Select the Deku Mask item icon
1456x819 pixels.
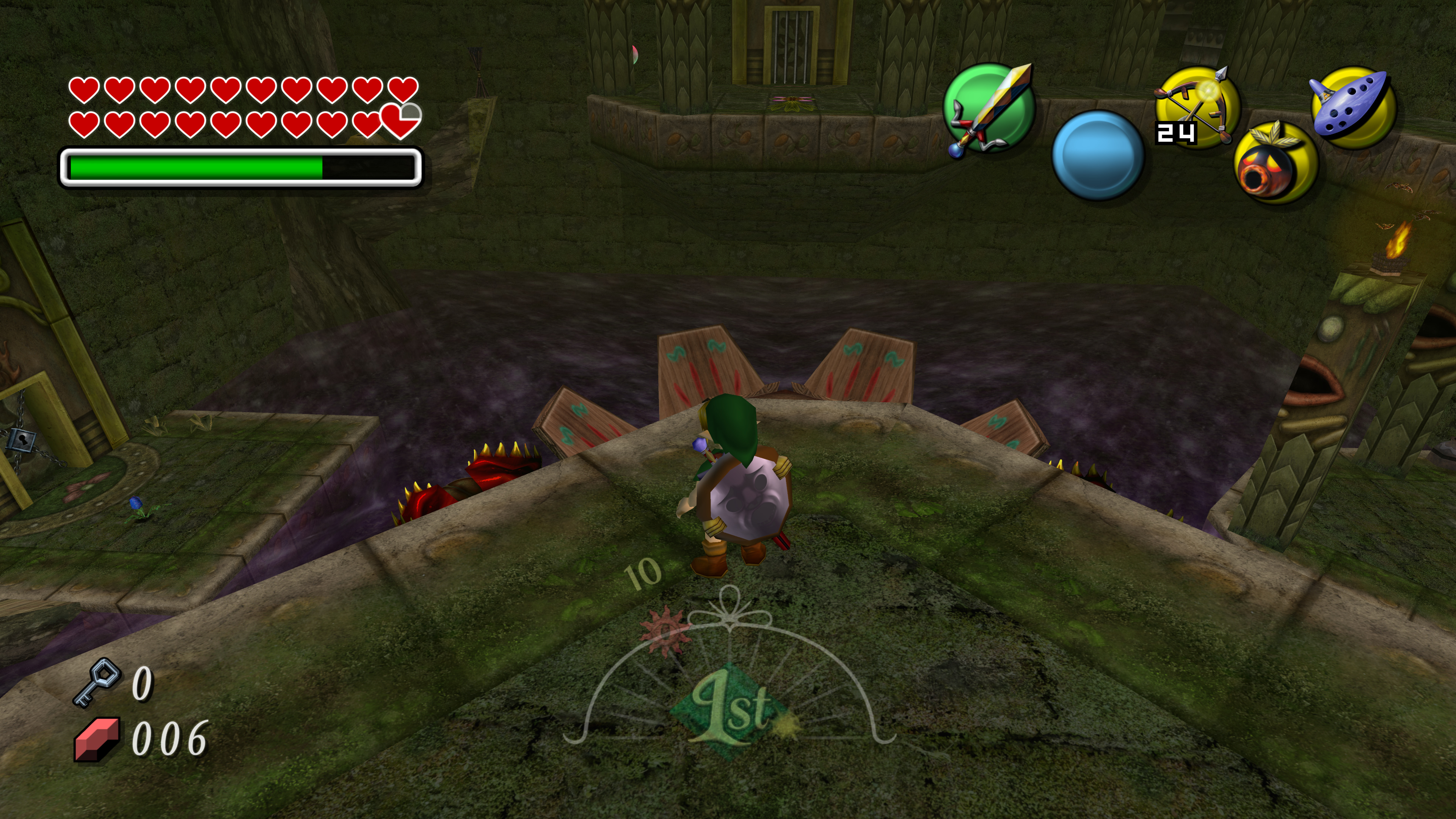[x=1275, y=164]
